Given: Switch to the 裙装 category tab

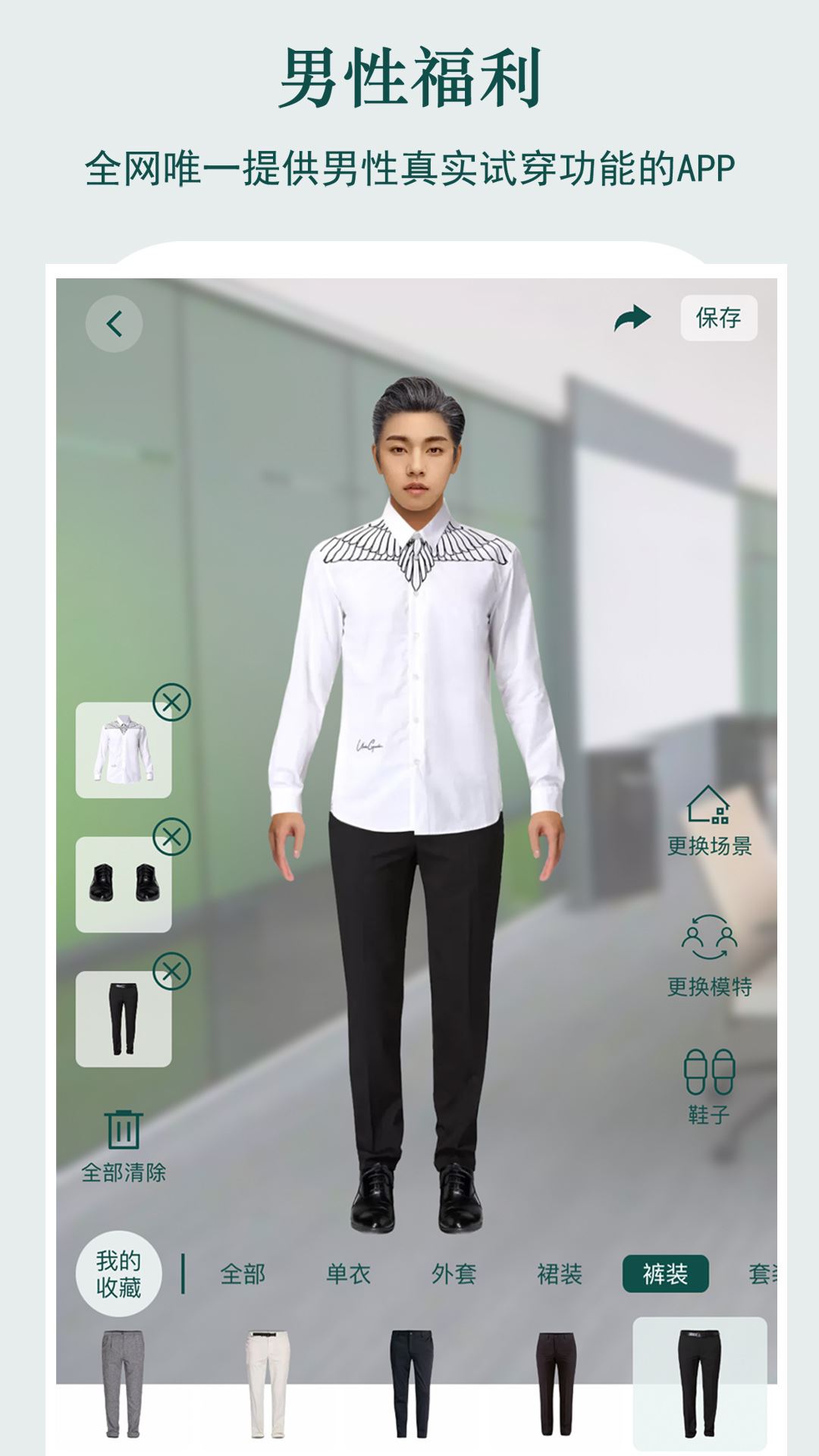Looking at the screenshot, I should click(560, 1274).
